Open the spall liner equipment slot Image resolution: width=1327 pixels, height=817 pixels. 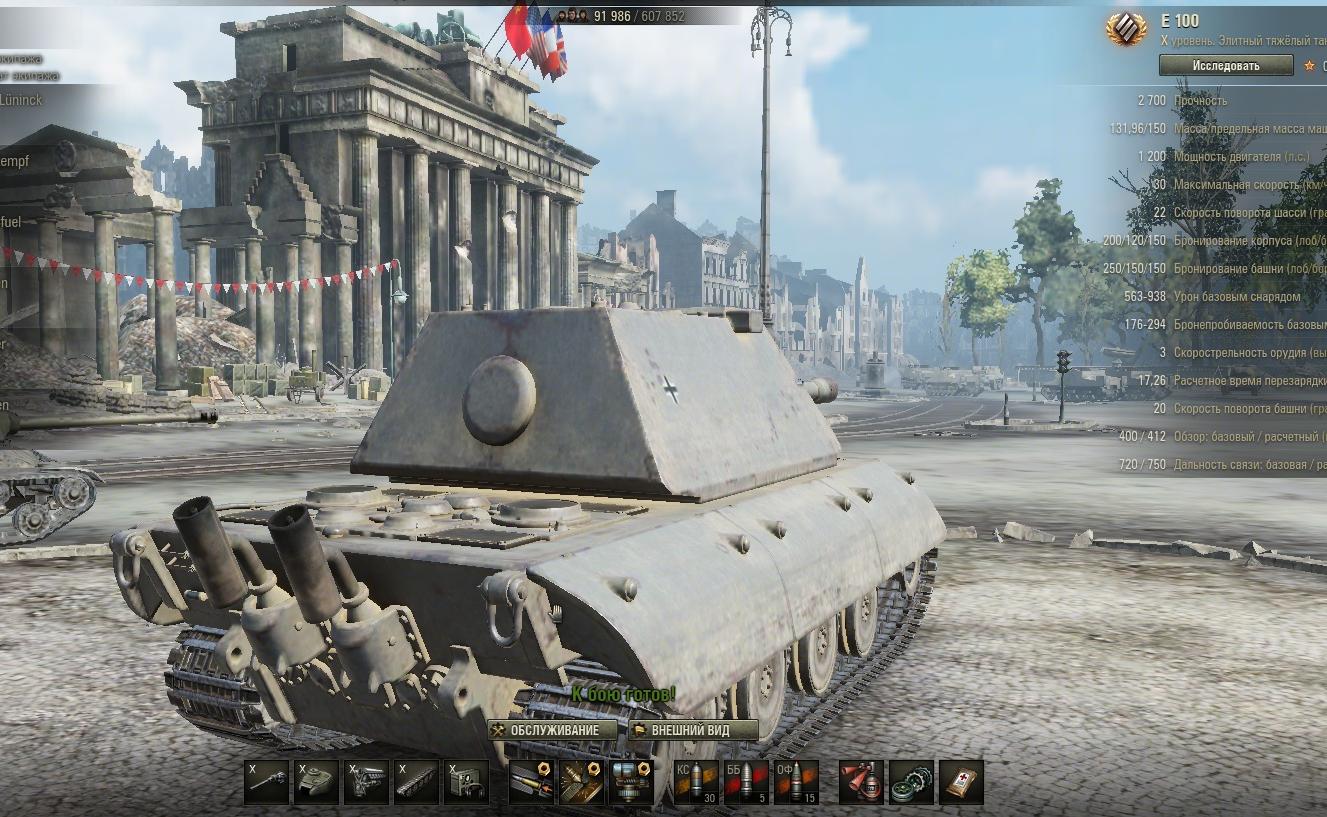[581, 782]
